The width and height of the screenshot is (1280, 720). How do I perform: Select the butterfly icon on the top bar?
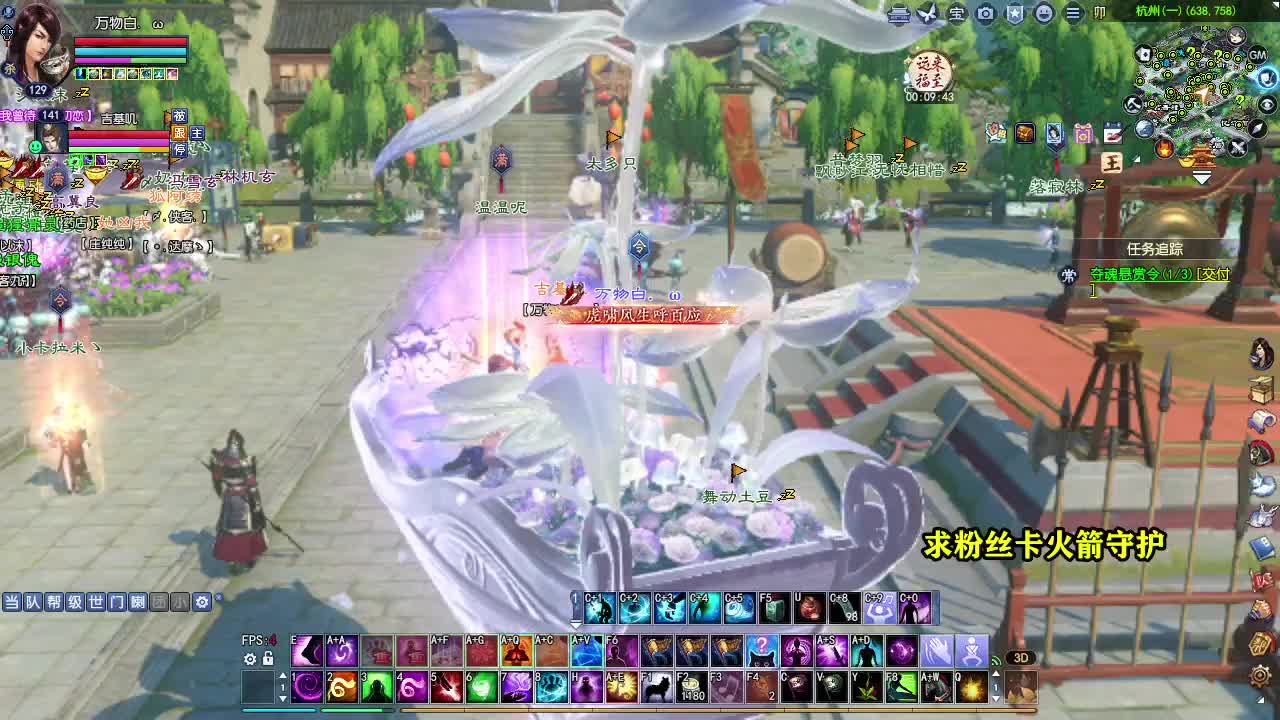click(x=926, y=12)
